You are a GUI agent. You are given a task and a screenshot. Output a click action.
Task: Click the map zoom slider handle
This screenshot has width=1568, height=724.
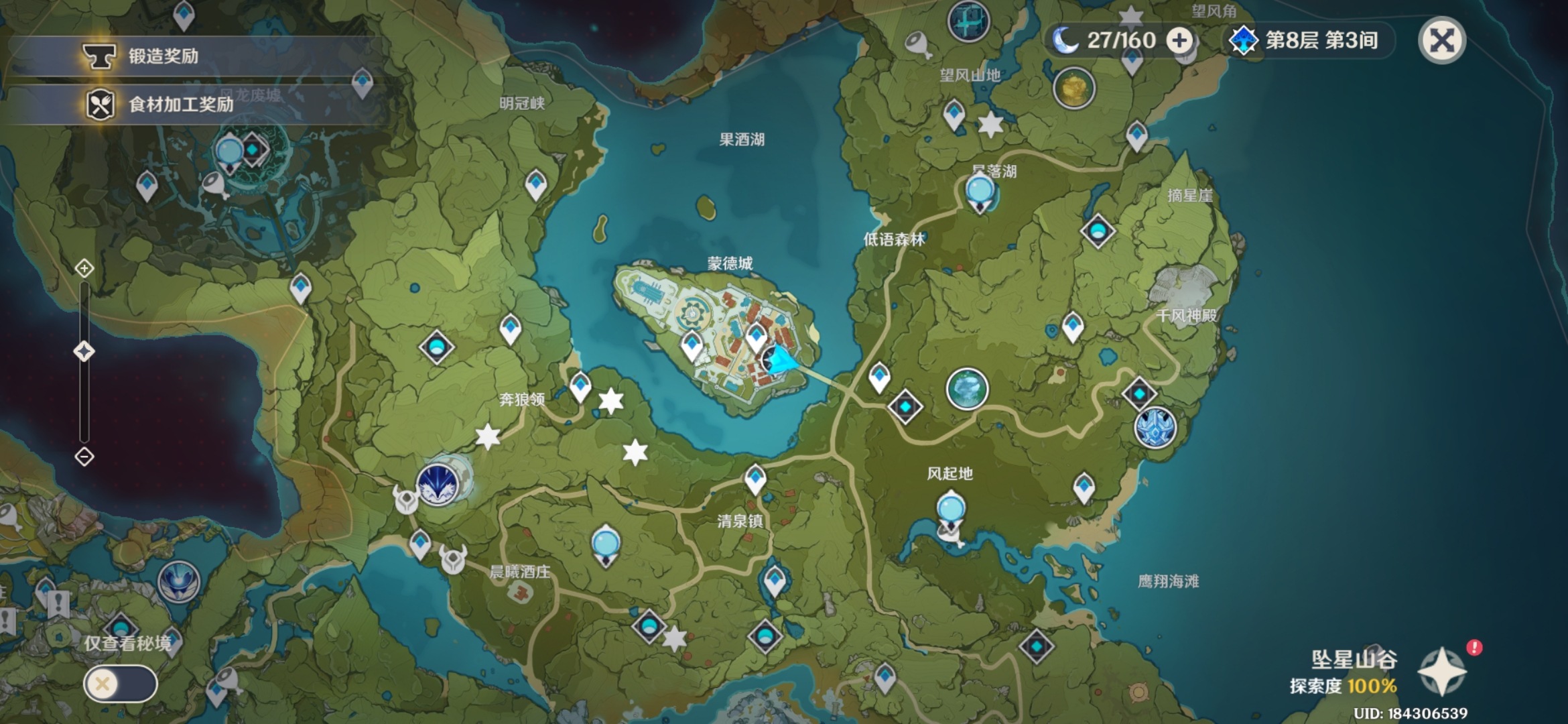click(84, 351)
